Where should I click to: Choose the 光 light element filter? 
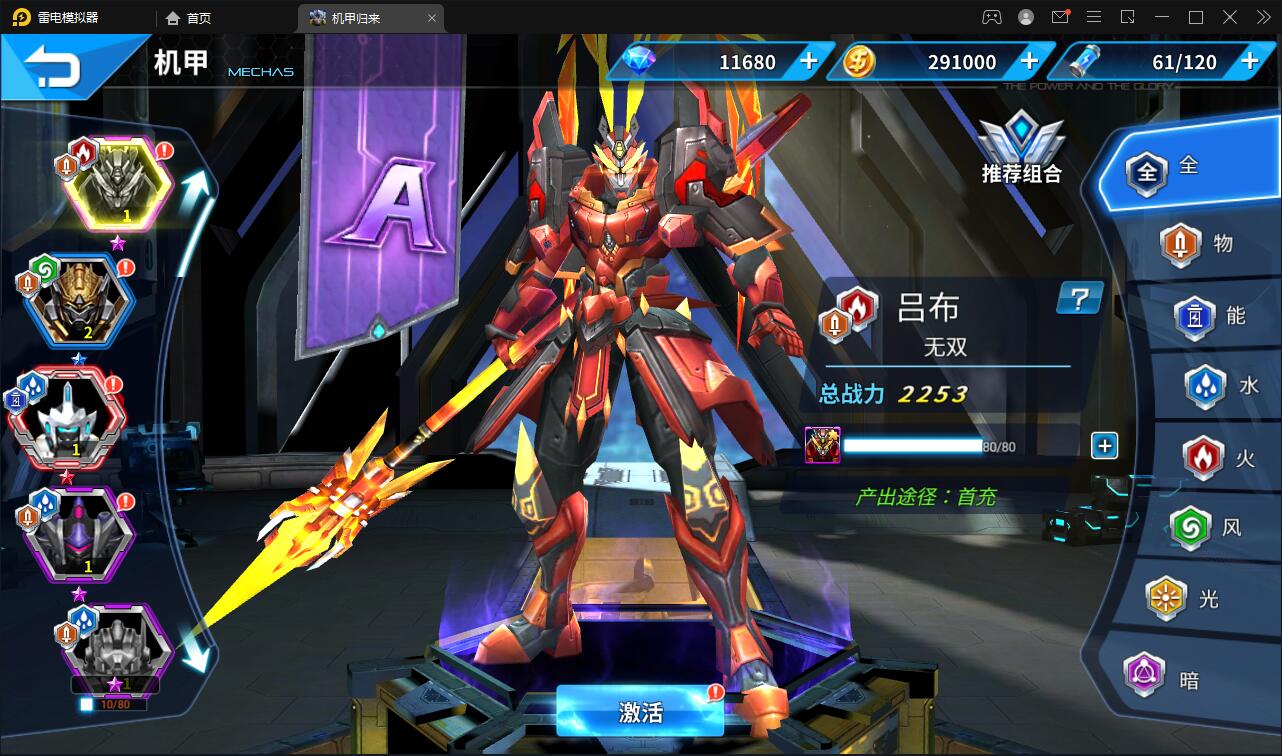[1186, 599]
